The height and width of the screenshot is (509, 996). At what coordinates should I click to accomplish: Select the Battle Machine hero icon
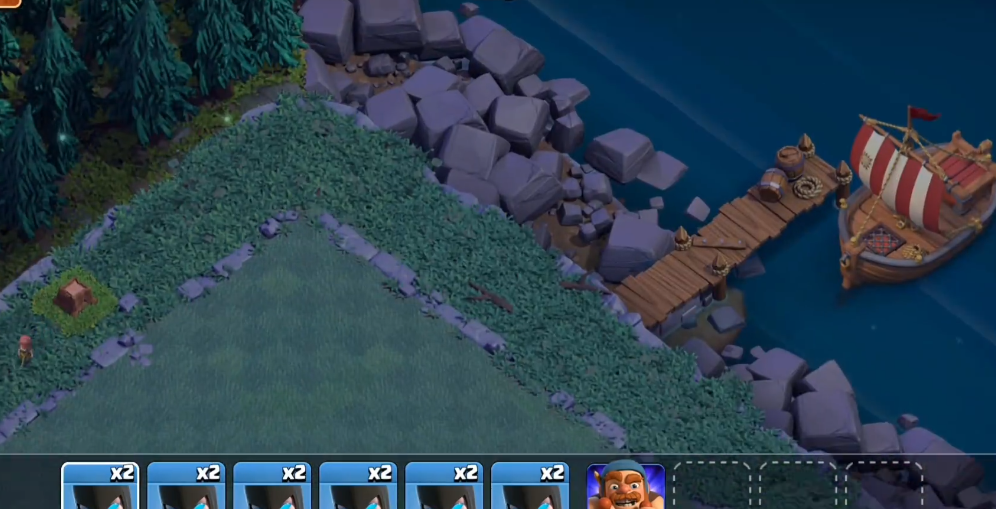[625, 487]
